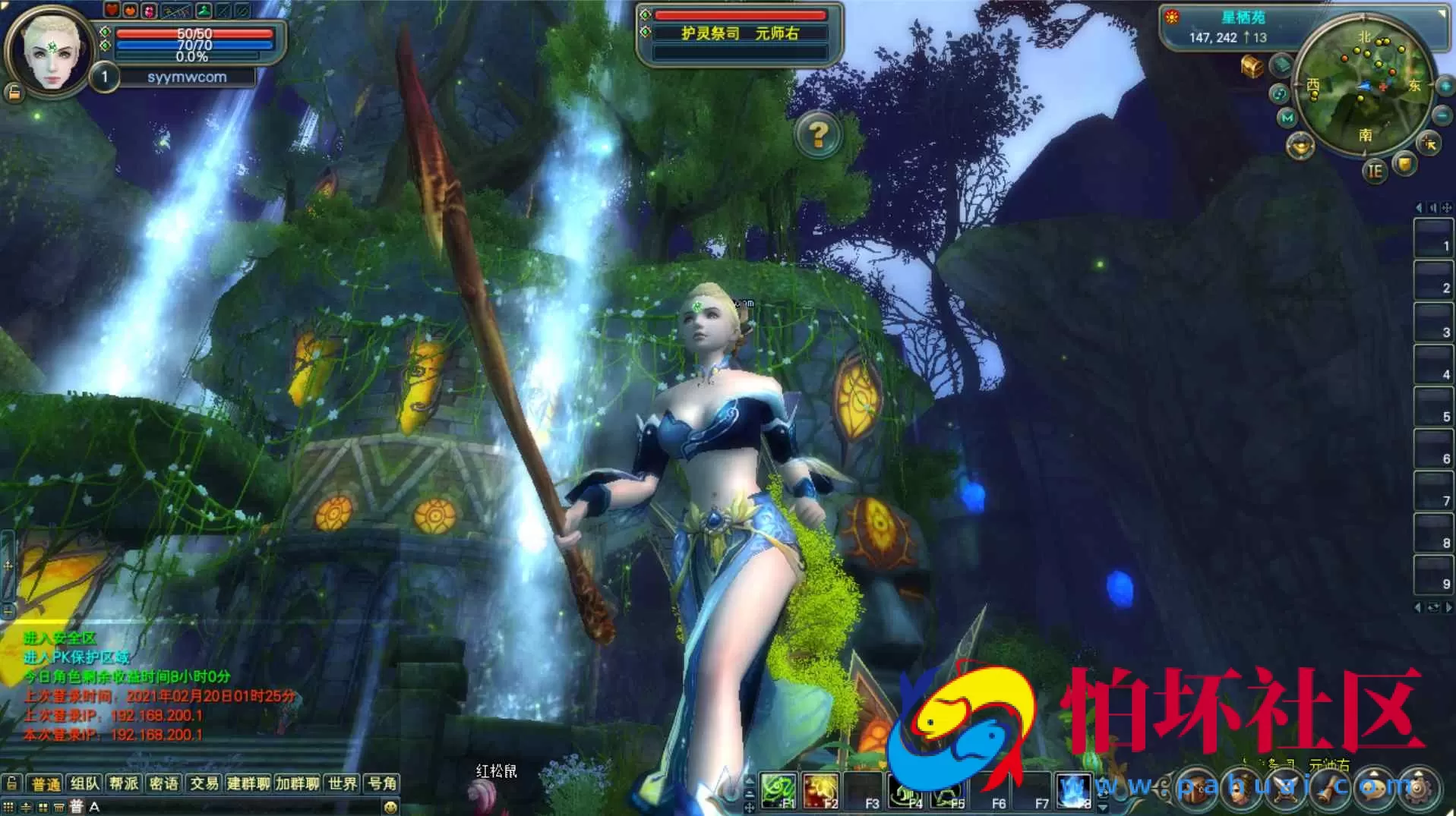1456x816 pixels.
Task: Switch to the 世界 chat tab
Action: click(343, 784)
